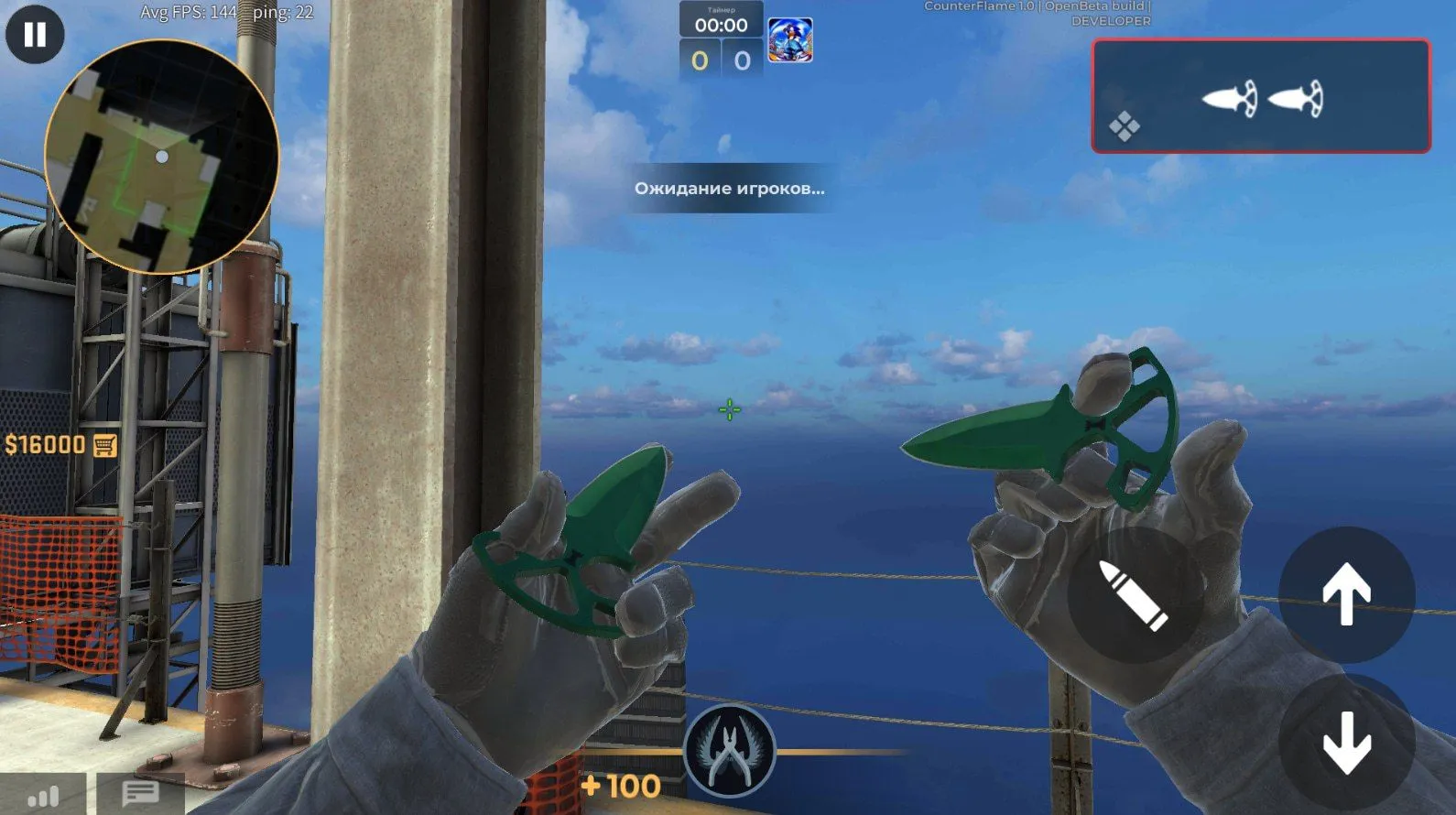
Task: Select the shadow daggers weapon slot
Action: coord(1262,97)
